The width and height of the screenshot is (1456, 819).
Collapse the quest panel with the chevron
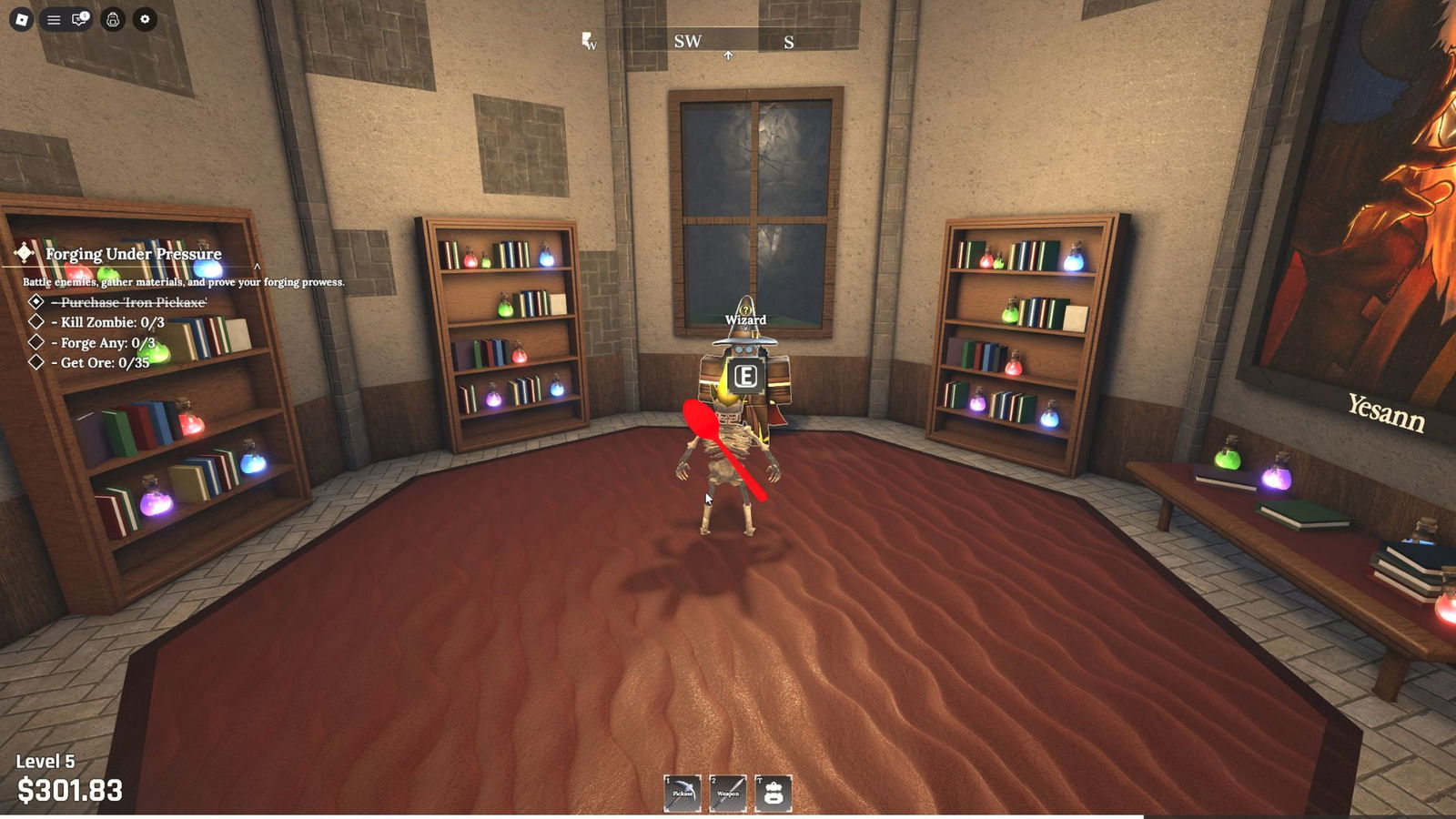pos(258,267)
